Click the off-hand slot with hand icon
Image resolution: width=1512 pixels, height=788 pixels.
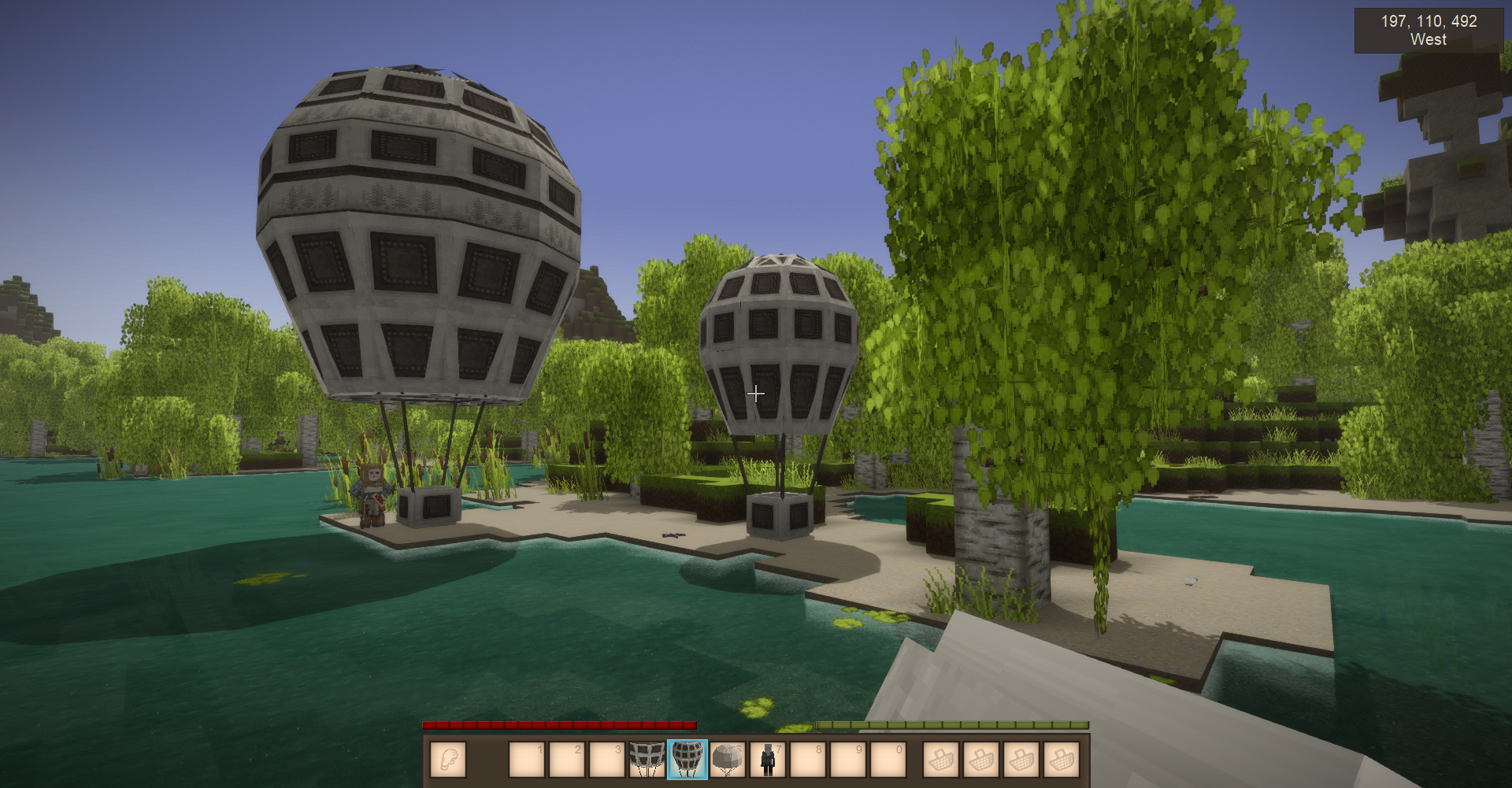[448, 760]
